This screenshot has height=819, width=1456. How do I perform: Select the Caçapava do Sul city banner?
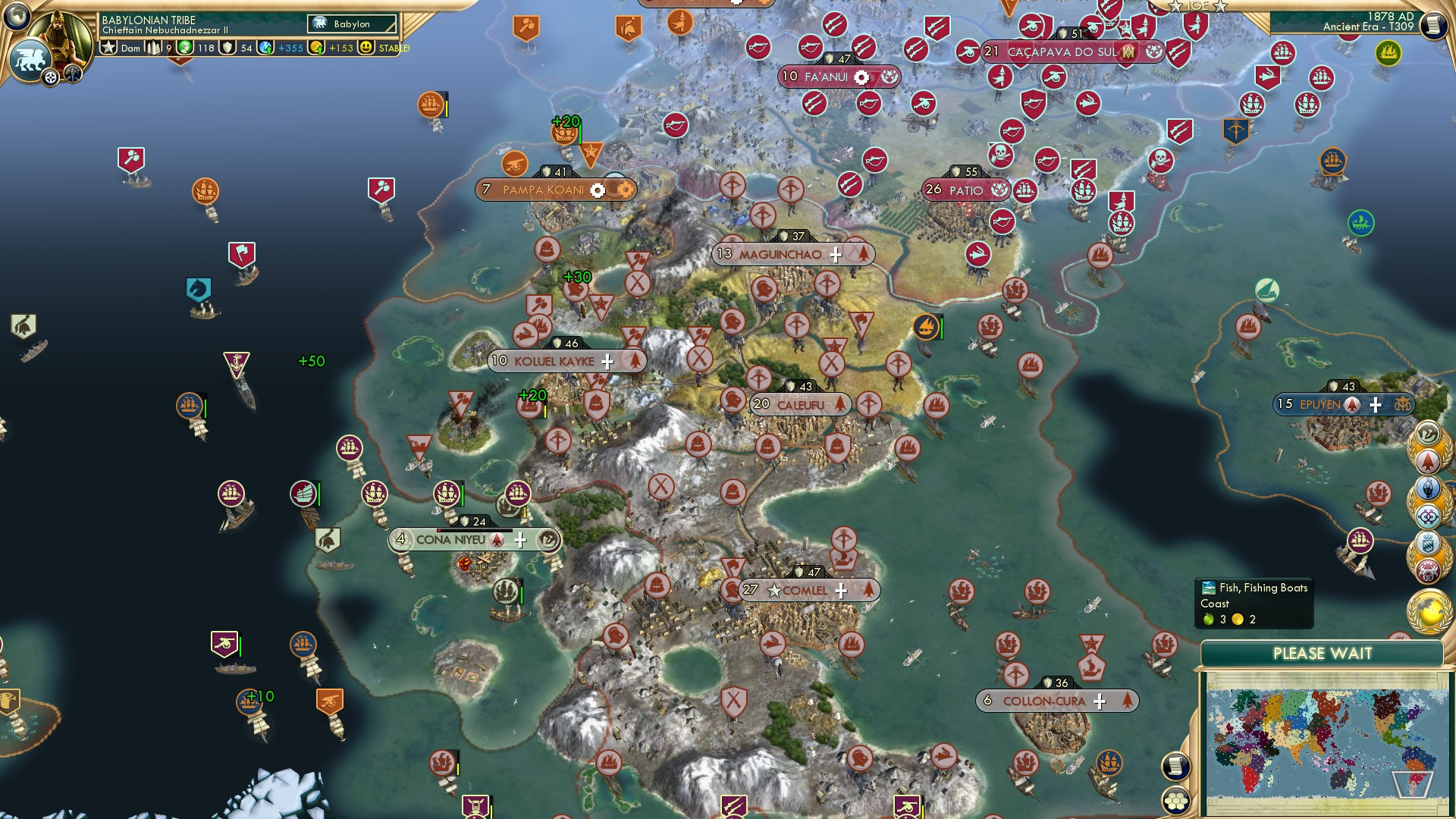point(1054,52)
